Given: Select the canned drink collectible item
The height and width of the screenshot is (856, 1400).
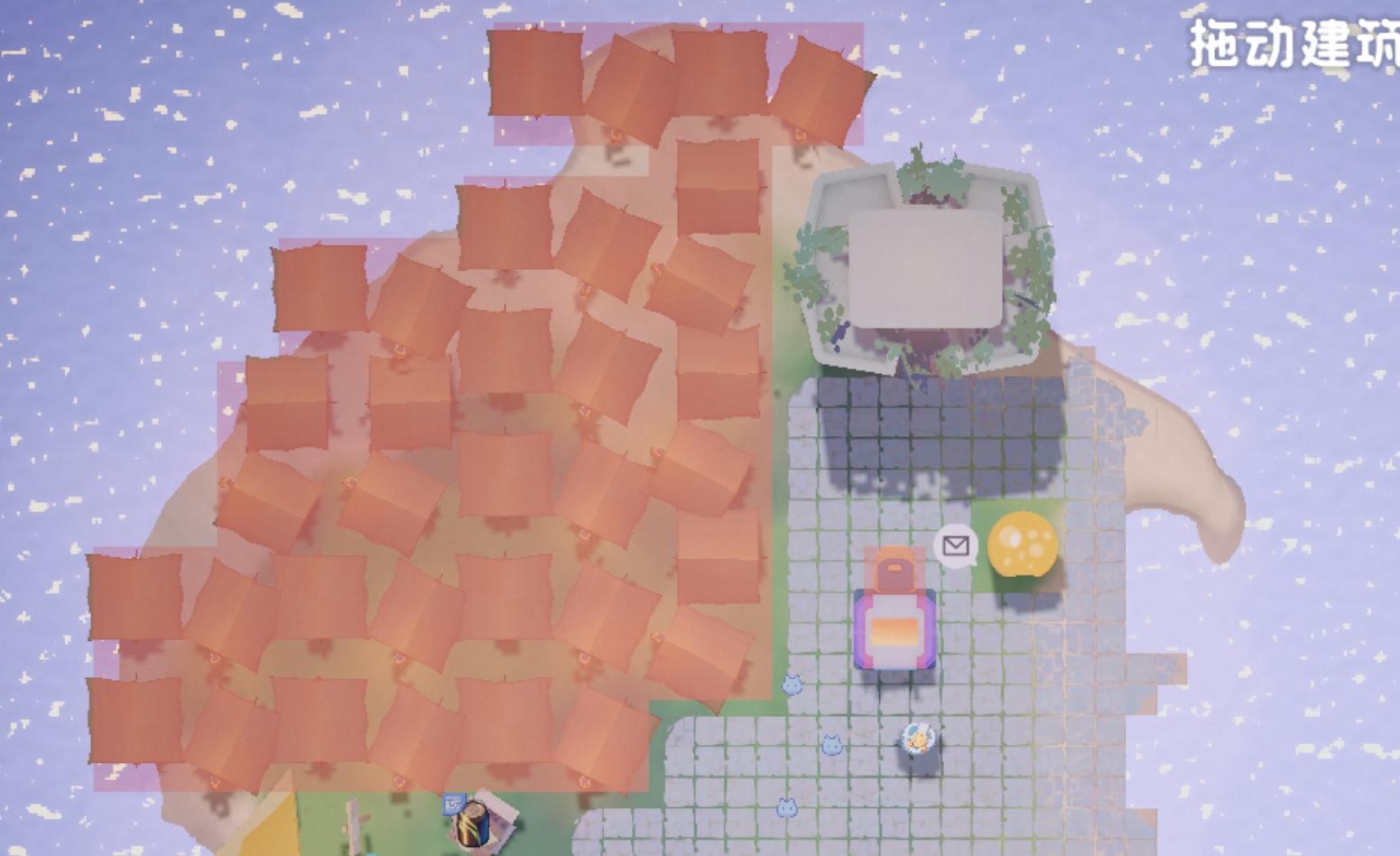Looking at the screenshot, I should tap(471, 828).
